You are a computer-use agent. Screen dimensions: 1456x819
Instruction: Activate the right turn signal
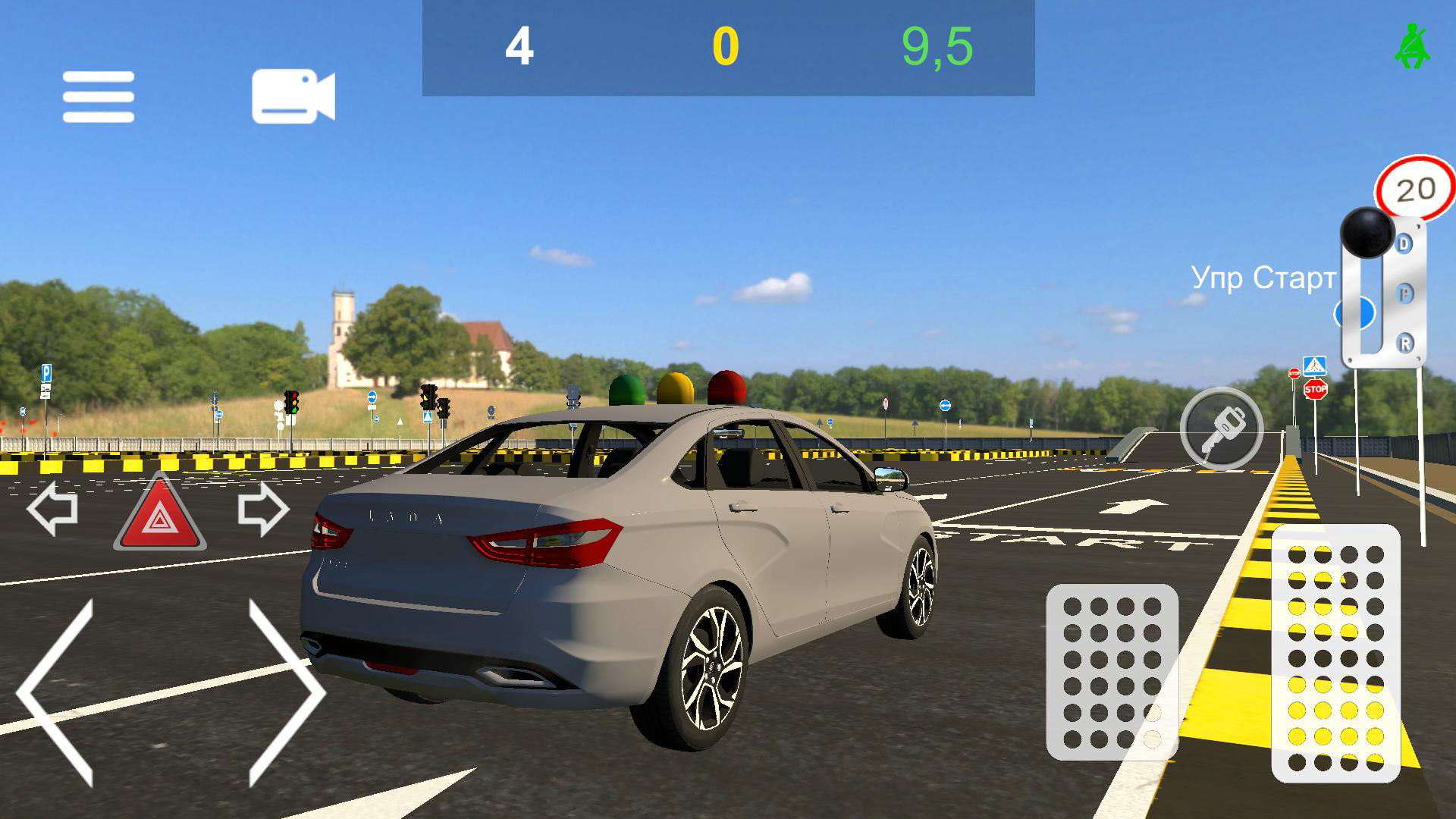263,510
